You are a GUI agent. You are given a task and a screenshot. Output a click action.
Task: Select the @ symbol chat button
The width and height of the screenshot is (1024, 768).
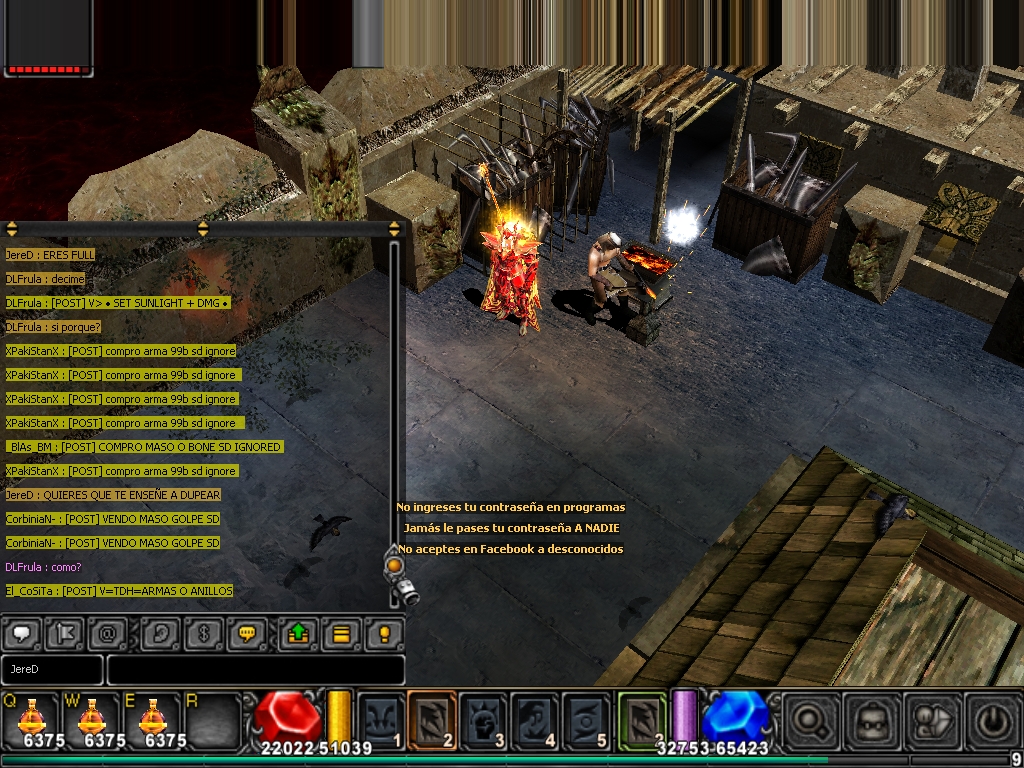pyautogui.click(x=107, y=633)
